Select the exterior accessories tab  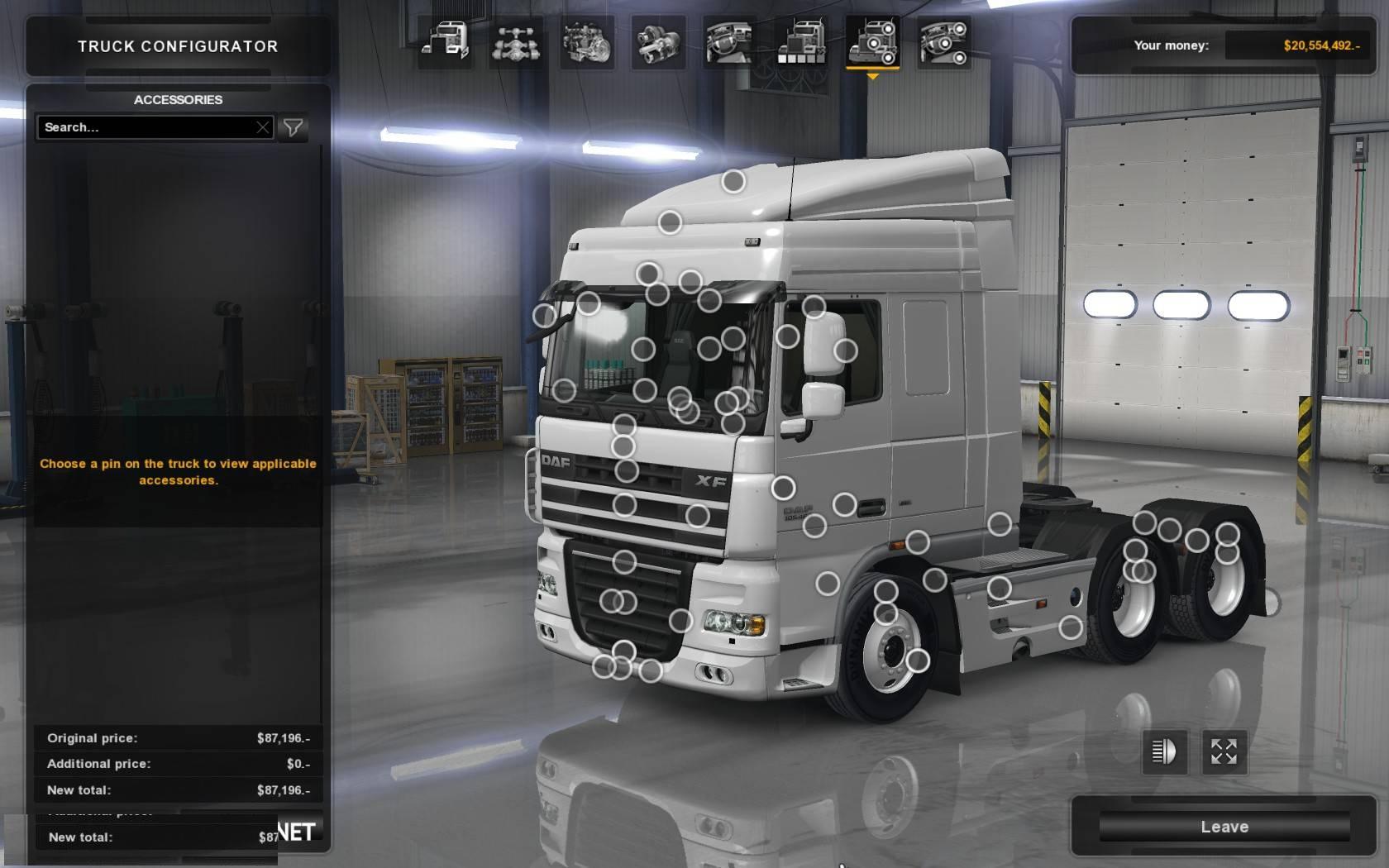pyautogui.click(x=872, y=42)
